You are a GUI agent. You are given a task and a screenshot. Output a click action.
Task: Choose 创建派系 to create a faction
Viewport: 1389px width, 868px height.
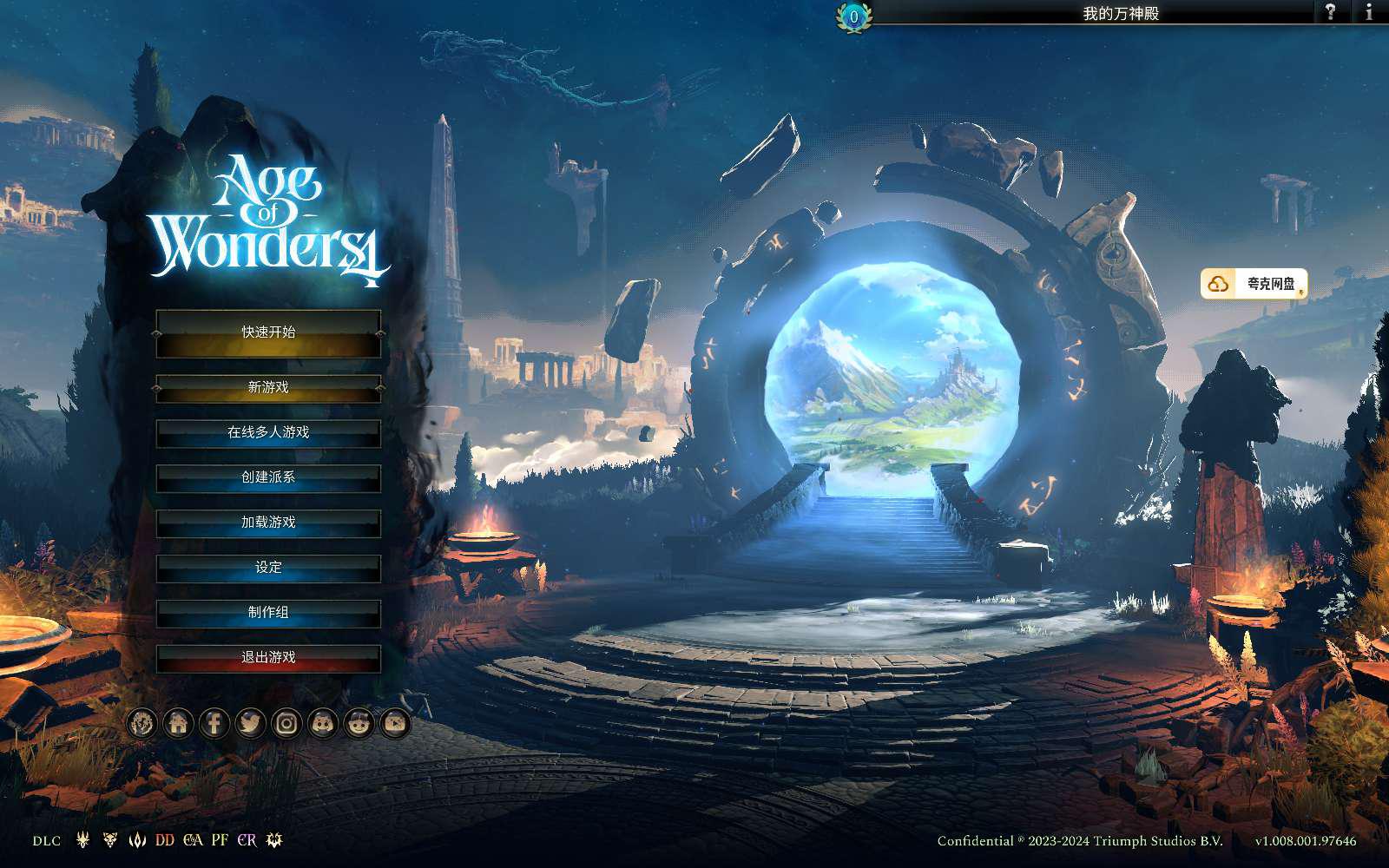tap(268, 477)
